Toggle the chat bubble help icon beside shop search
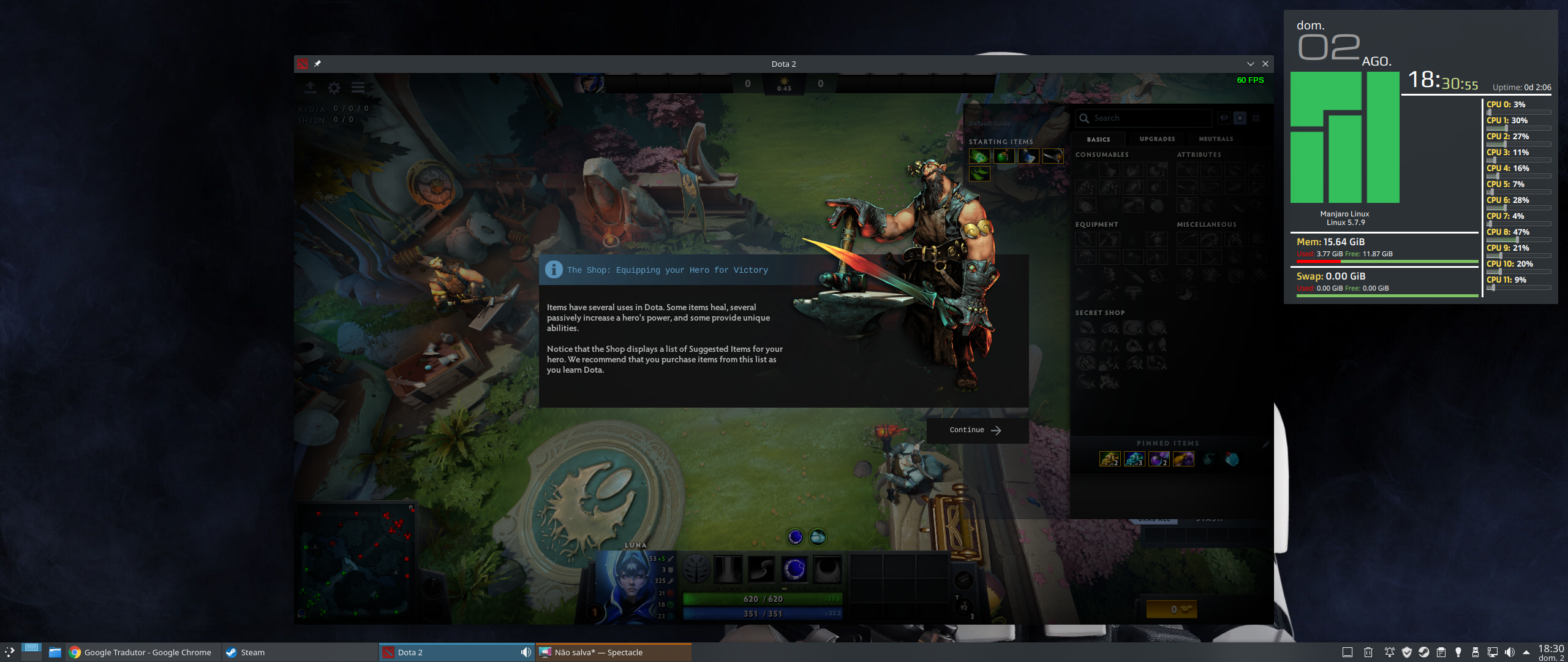The width and height of the screenshot is (1568, 662). click(1223, 118)
